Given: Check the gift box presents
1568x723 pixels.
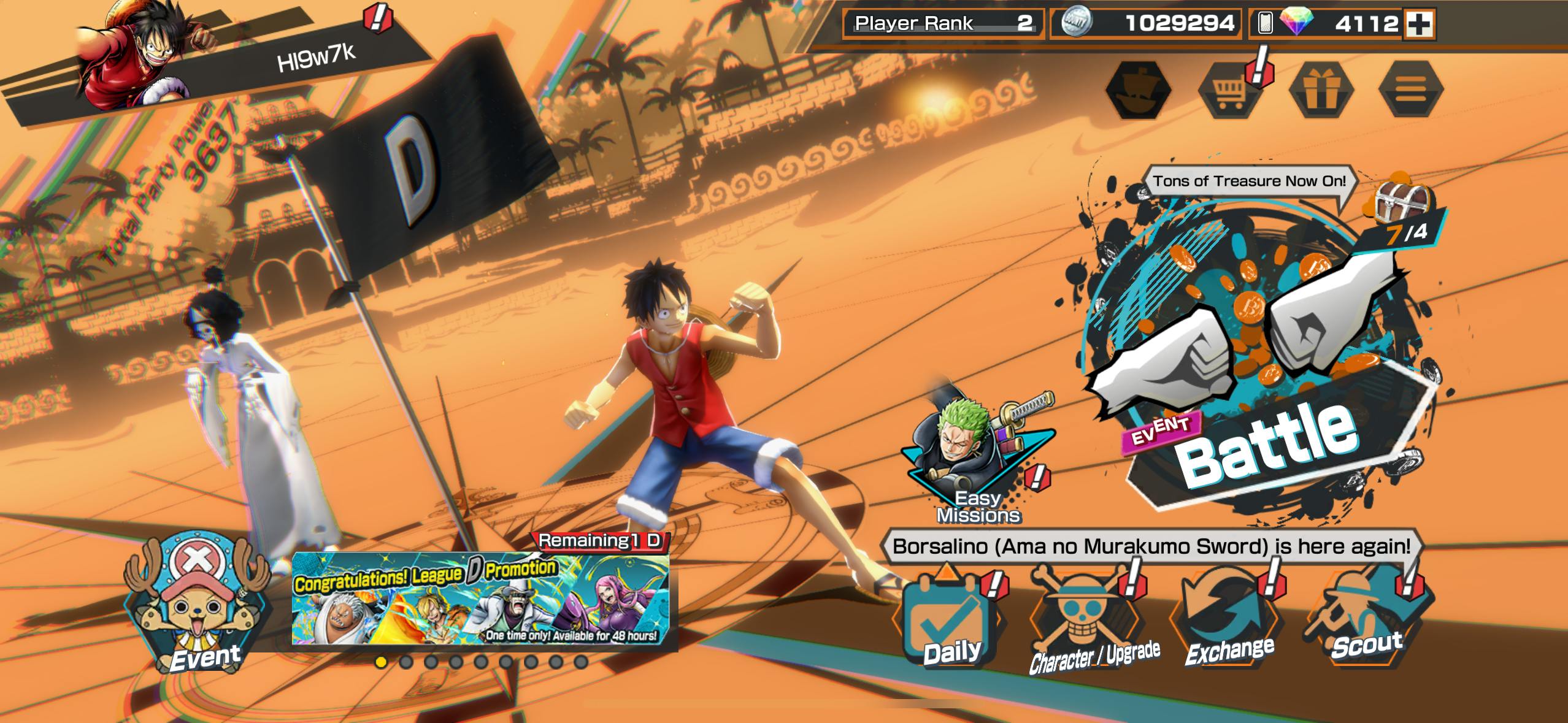Looking at the screenshot, I should (1320, 90).
